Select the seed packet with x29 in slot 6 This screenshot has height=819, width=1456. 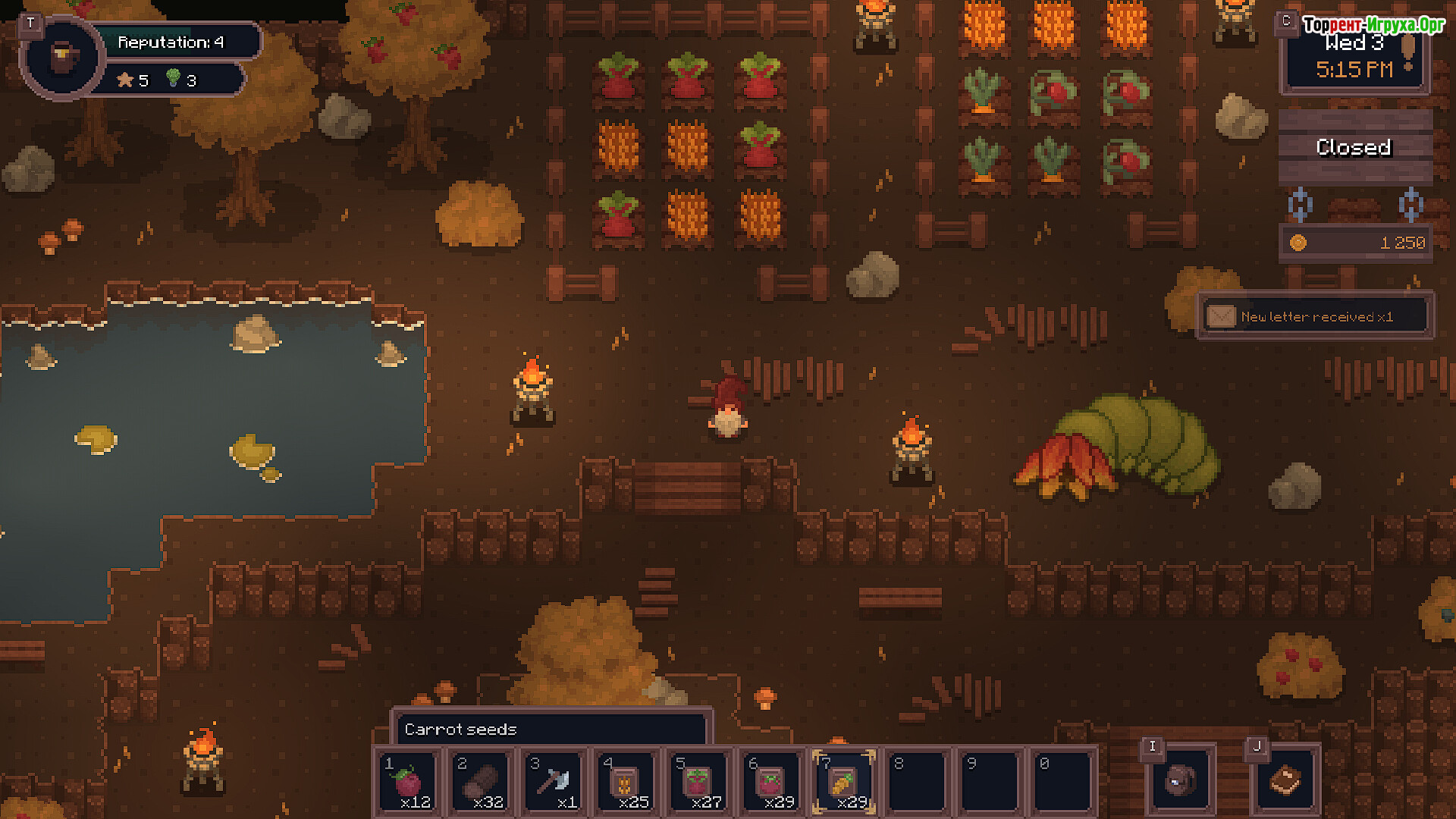[772, 783]
